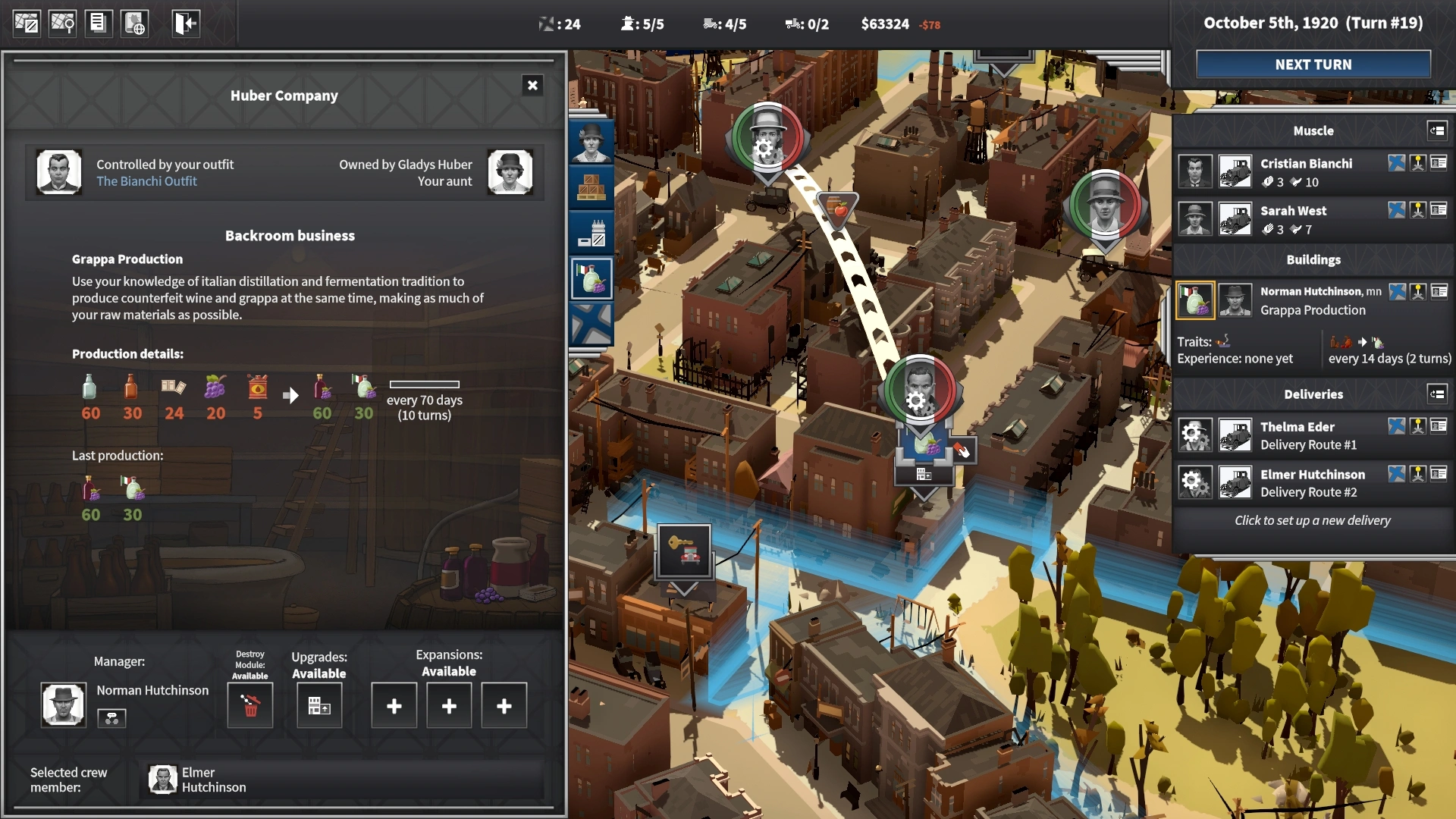Select the car key map marker

[x=684, y=551]
